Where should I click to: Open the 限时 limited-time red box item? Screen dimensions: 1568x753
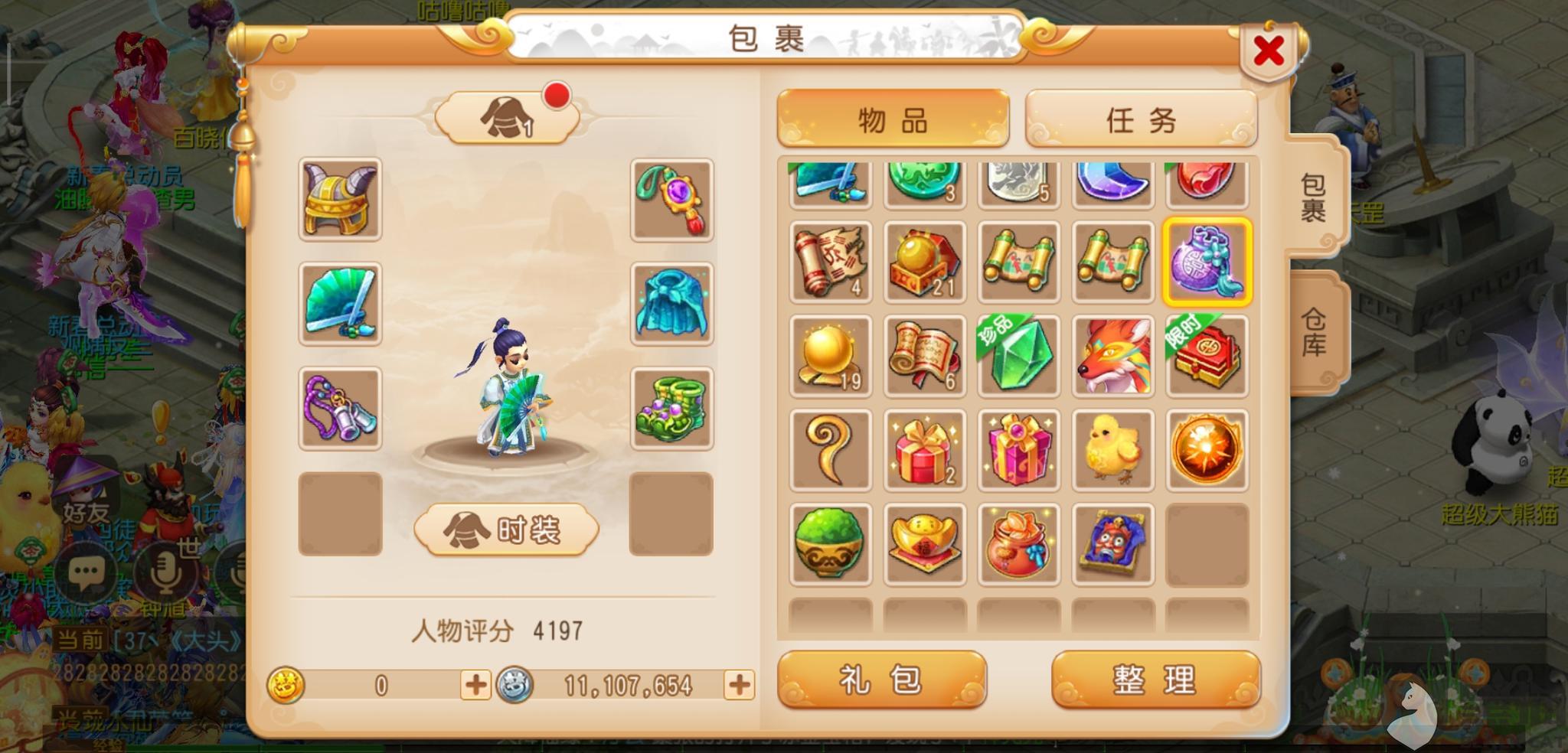(1207, 357)
